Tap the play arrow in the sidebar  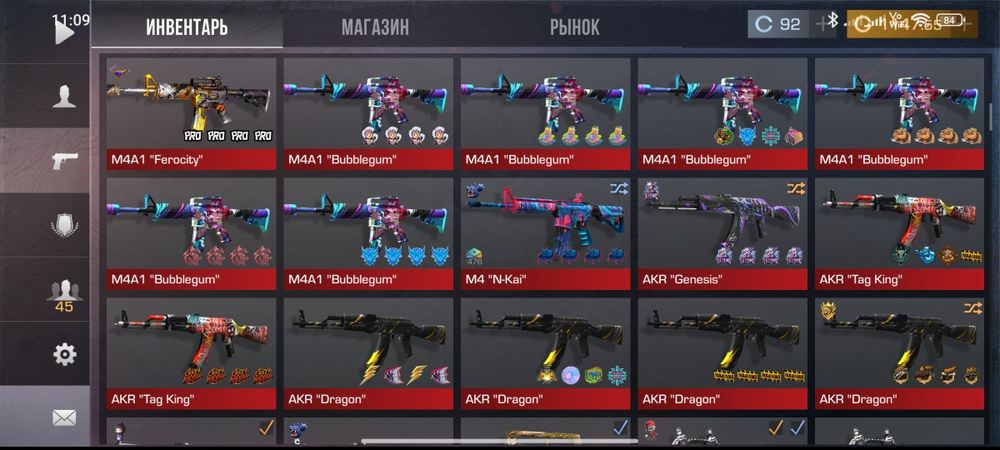point(64,32)
